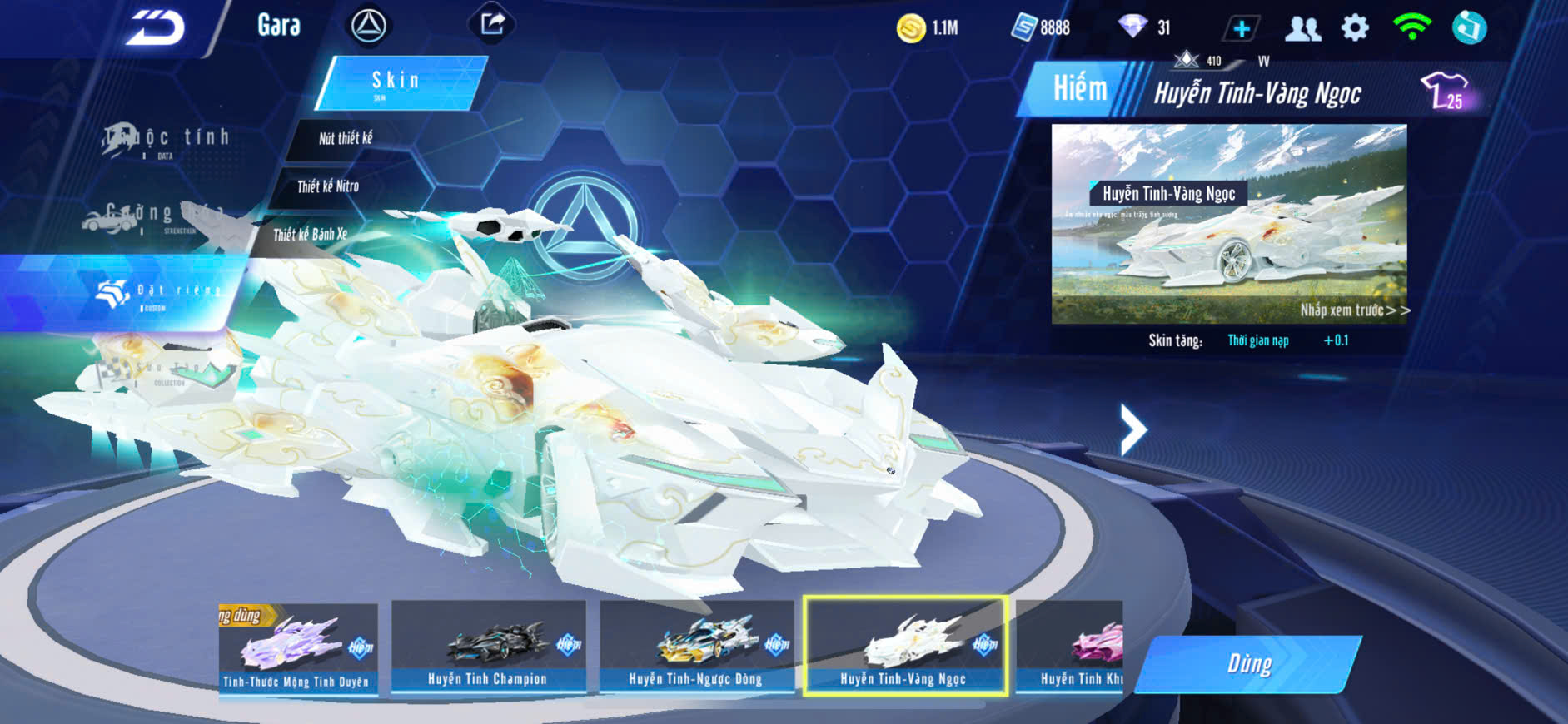The width and height of the screenshot is (1568, 724).
Task: Select the Tinh-Thước Mộng Tinh Duyên skin
Action: tap(297, 650)
